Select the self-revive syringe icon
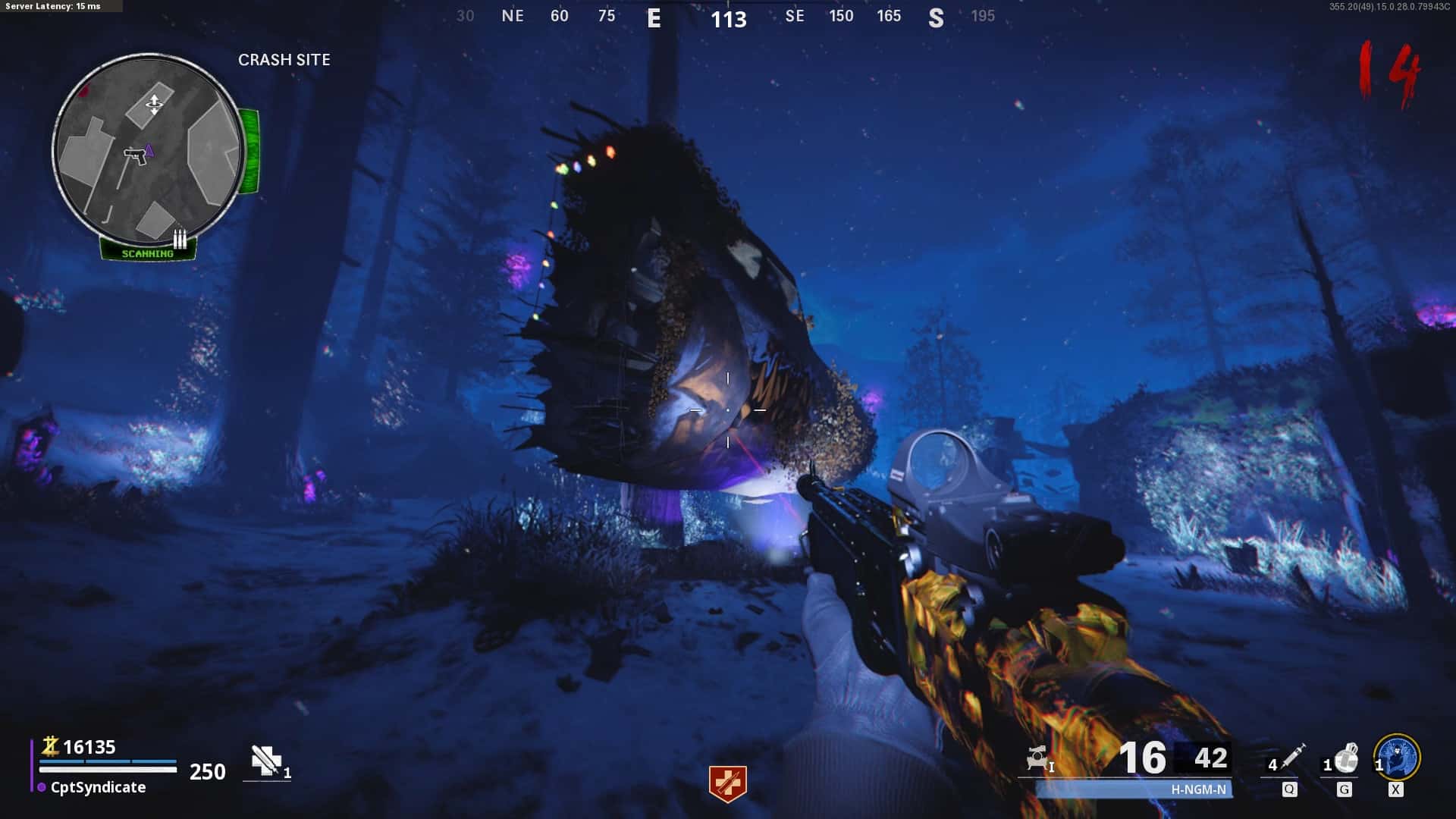This screenshot has width=1456, height=819. (x=266, y=761)
